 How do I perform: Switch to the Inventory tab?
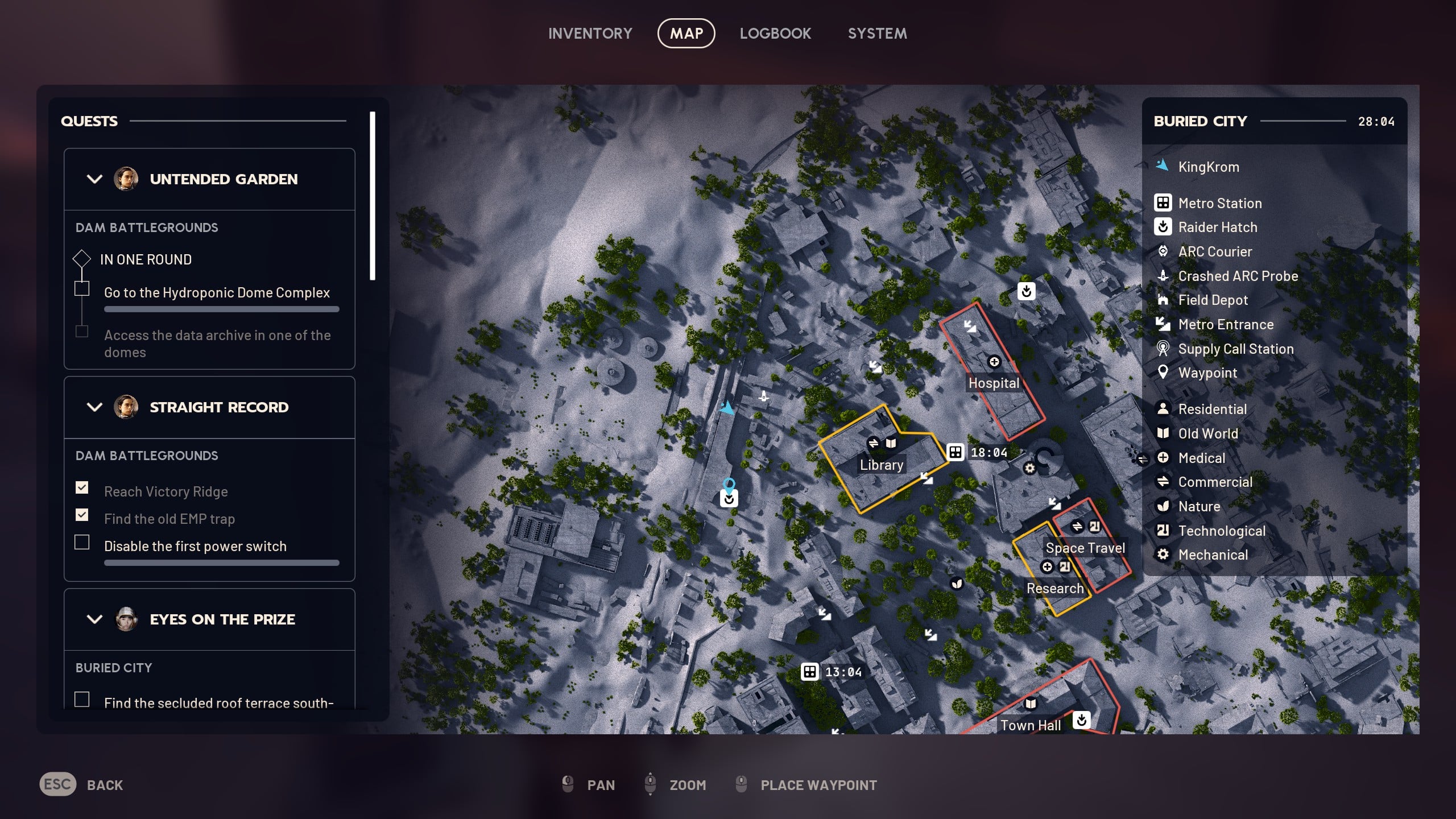[x=590, y=33]
